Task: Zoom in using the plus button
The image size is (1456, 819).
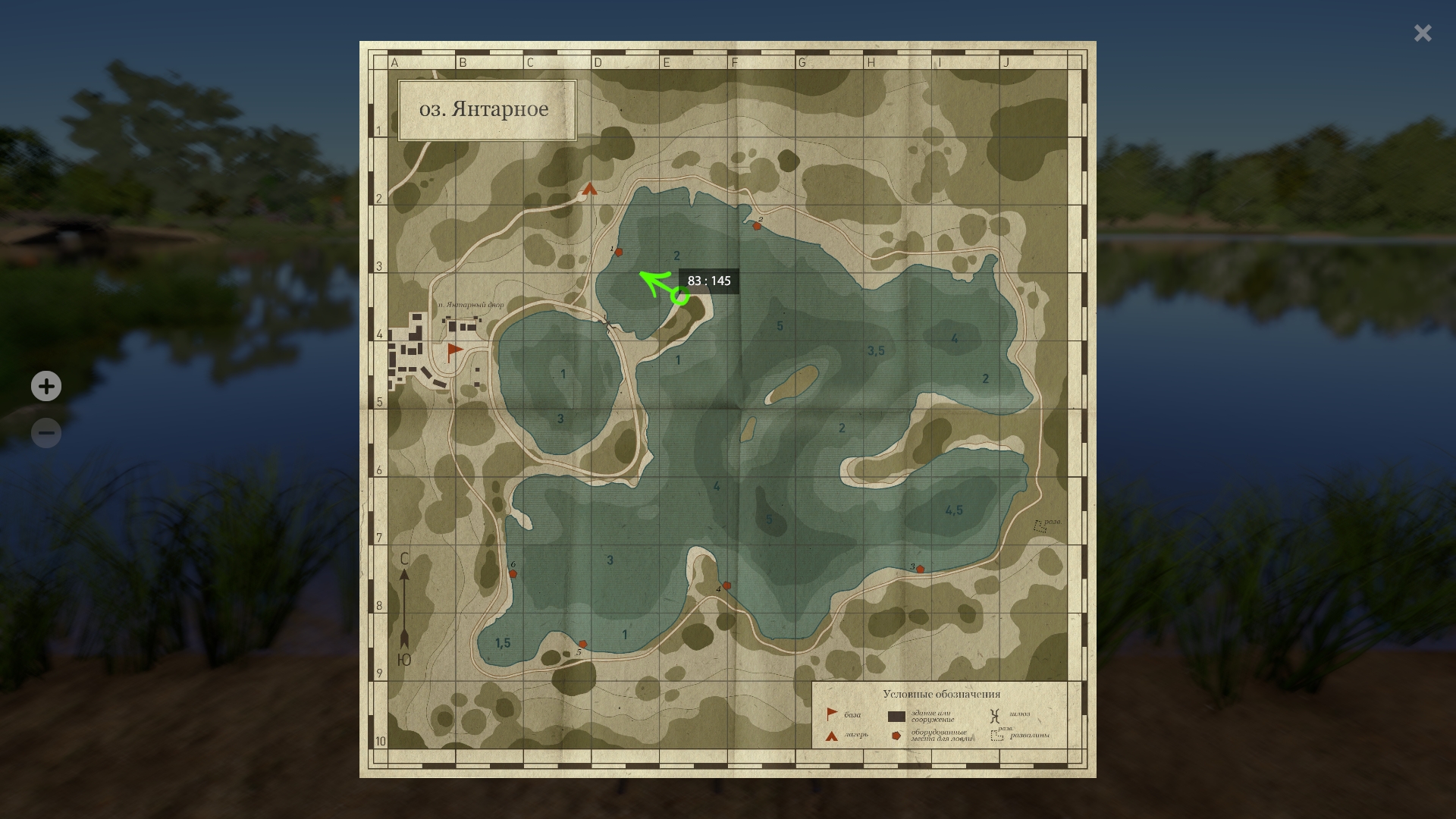Action: 45,386
